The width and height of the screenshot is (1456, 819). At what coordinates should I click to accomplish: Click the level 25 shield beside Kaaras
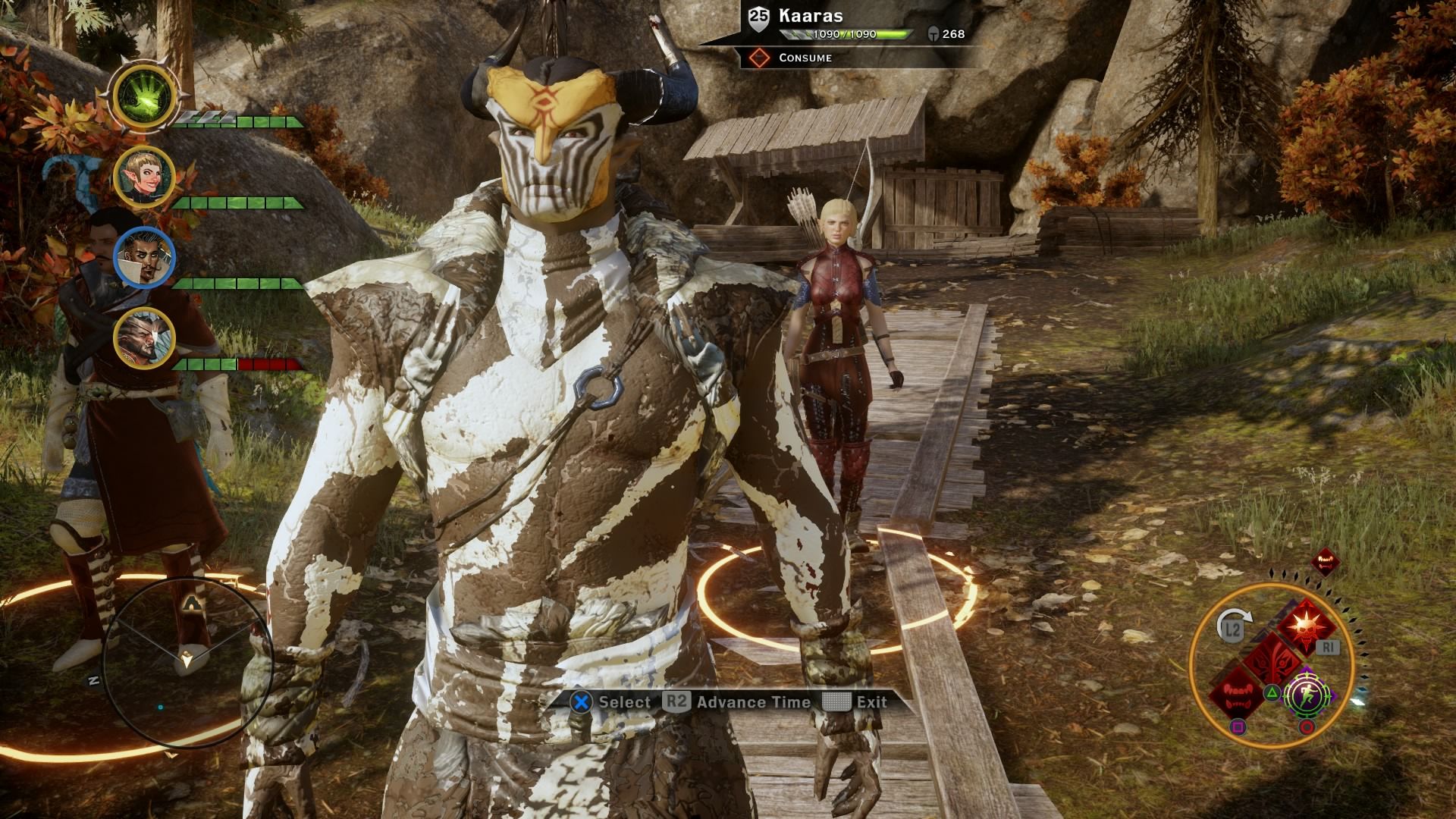coord(758,17)
